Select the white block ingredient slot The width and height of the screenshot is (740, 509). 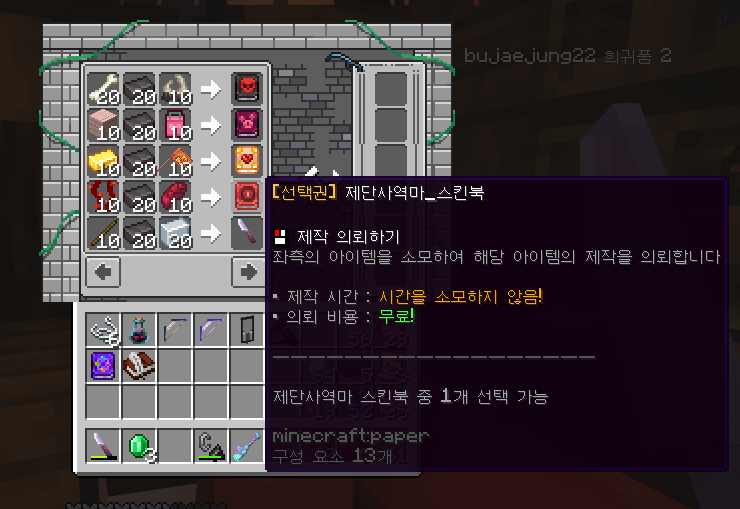(175, 233)
